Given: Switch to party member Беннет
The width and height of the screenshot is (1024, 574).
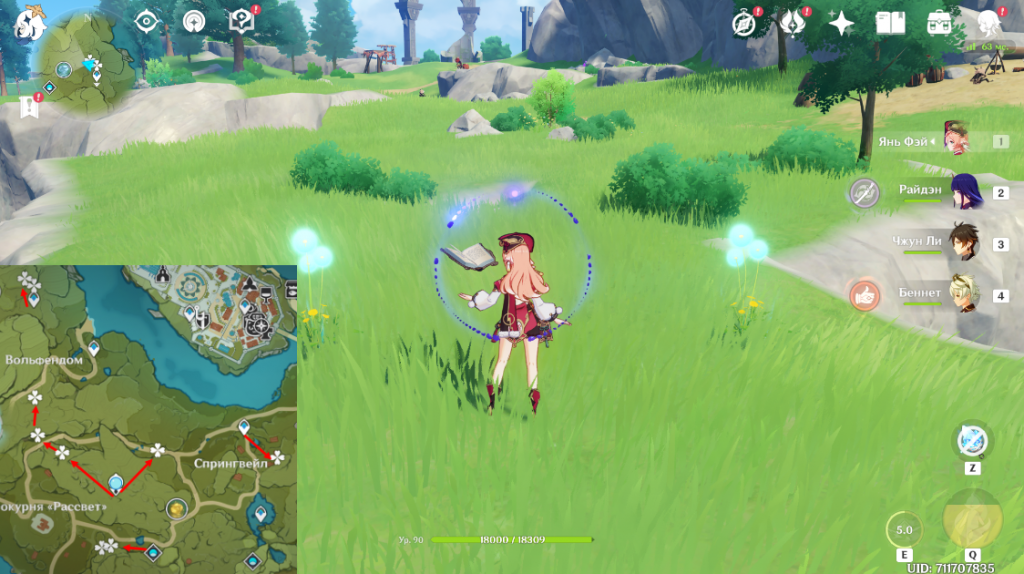Looking at the screenshot, I should pos(966,294).
